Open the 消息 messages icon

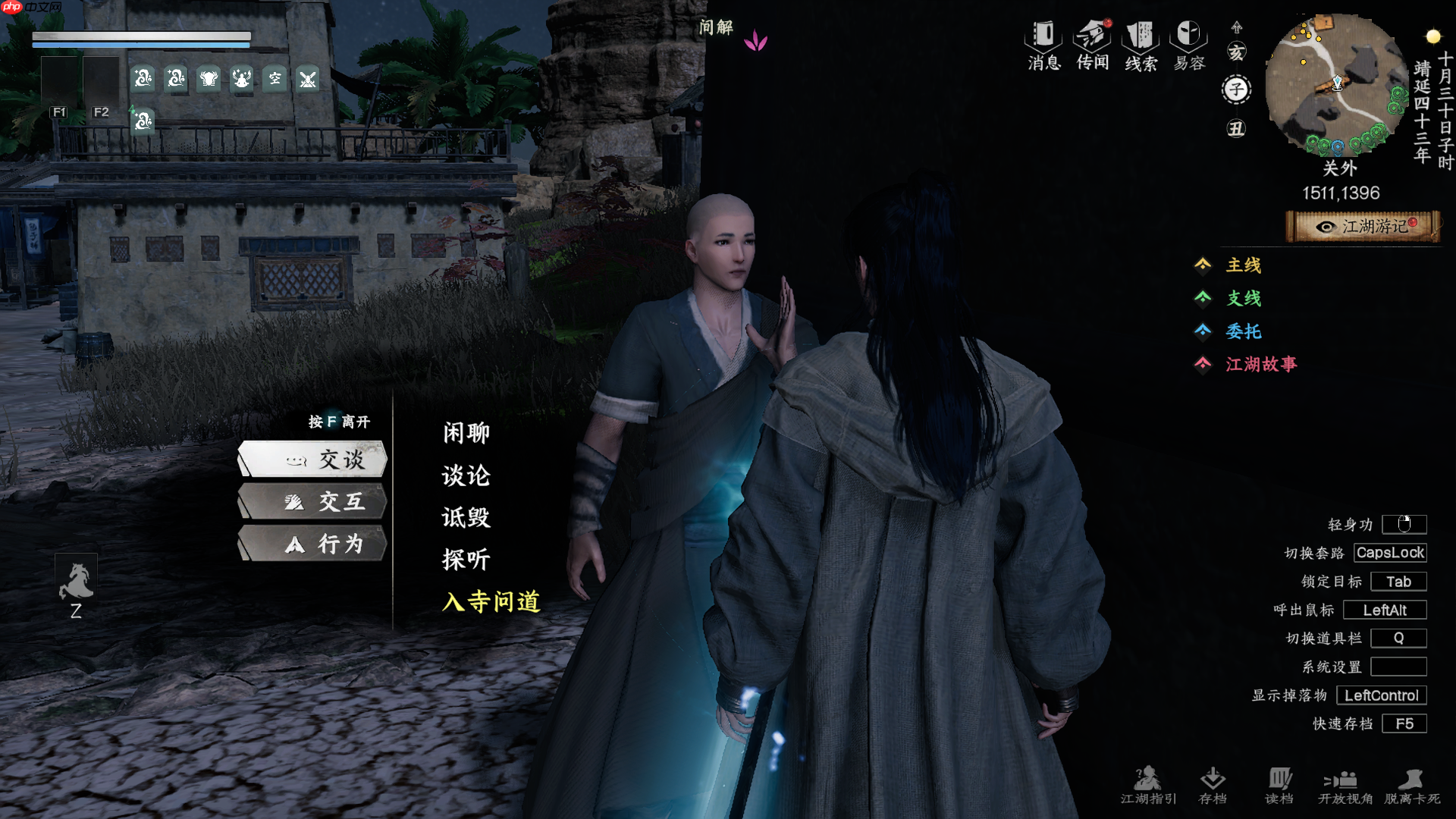coord(1044,45)
